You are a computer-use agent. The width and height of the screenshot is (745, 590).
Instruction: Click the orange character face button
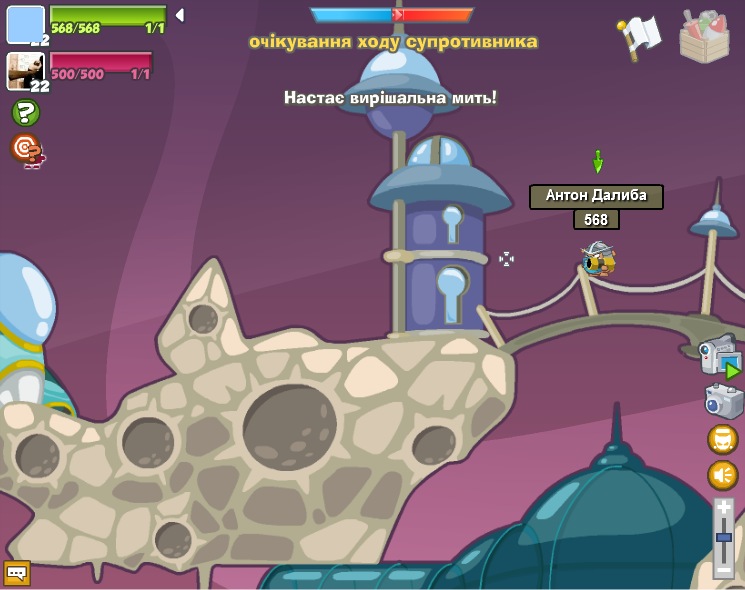click(723, 439)
